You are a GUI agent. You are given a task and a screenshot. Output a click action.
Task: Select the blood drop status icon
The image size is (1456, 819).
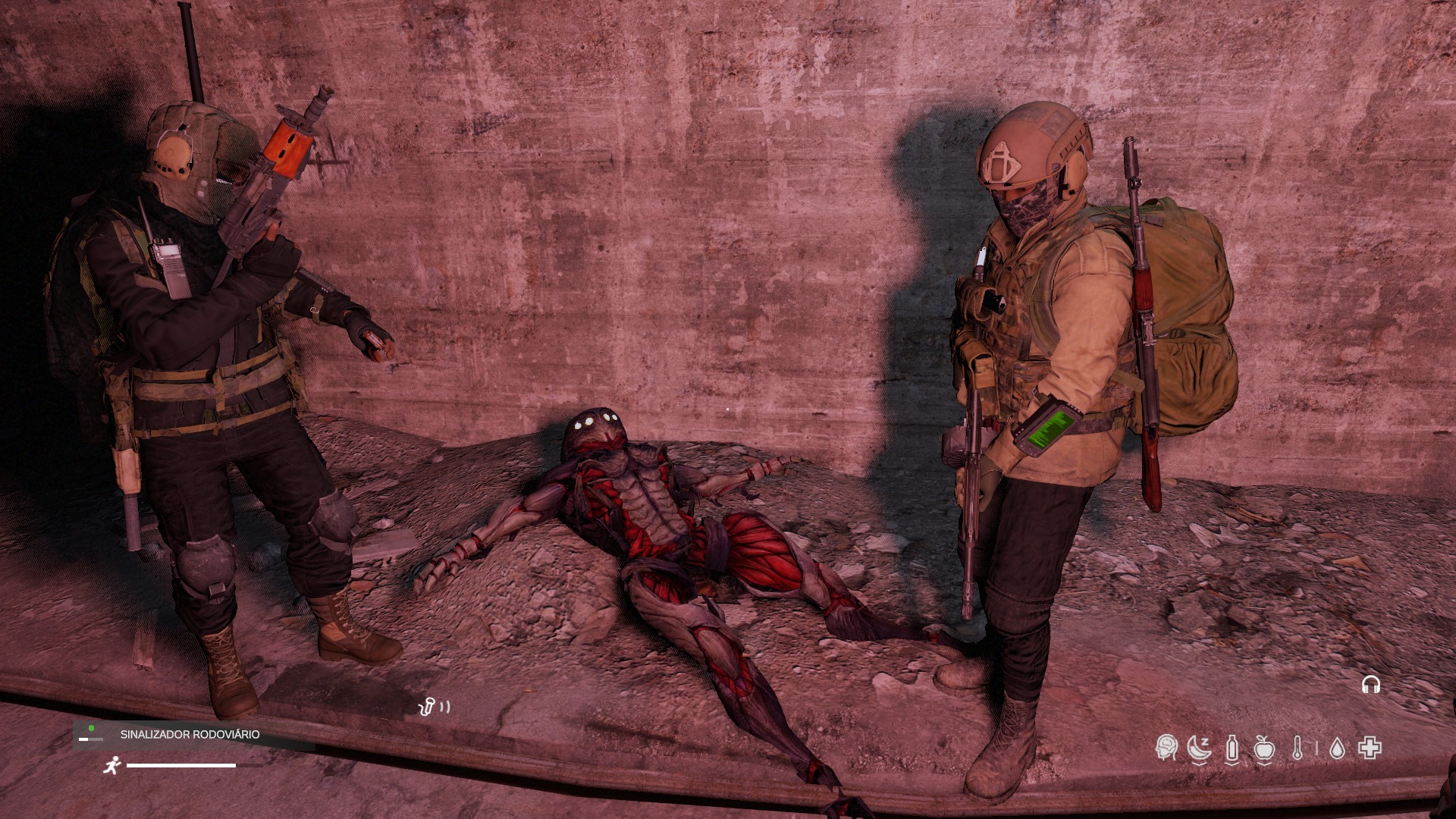(1338, 749)
